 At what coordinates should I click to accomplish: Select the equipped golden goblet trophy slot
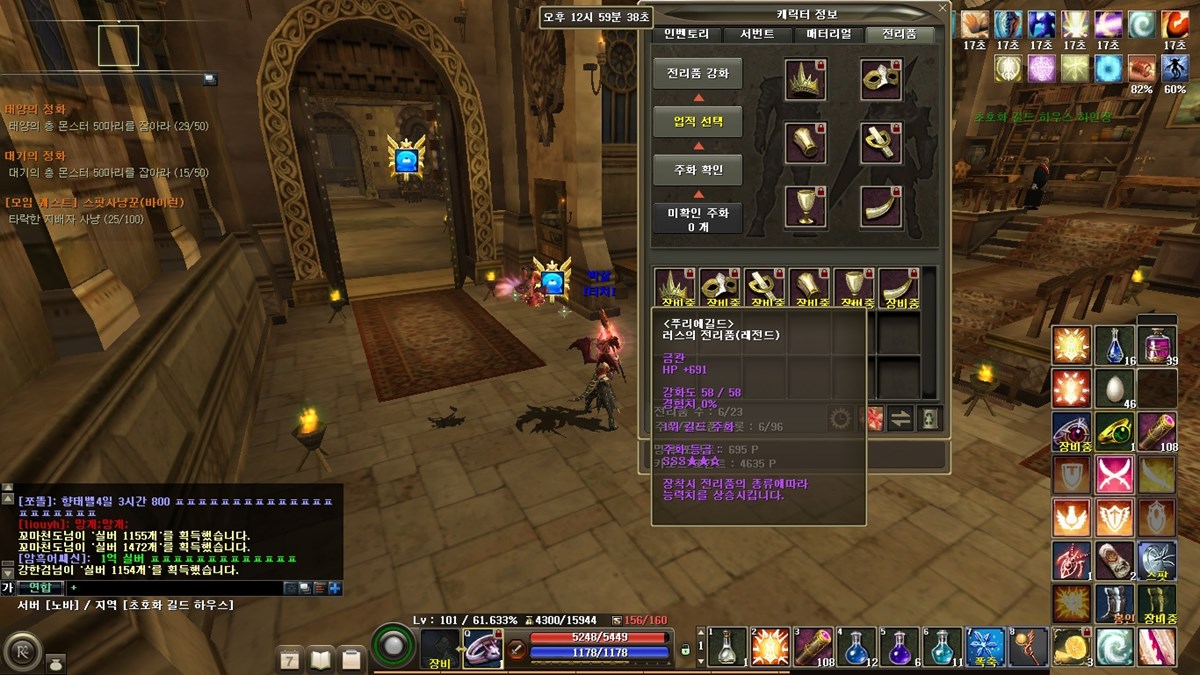point(803,206)
